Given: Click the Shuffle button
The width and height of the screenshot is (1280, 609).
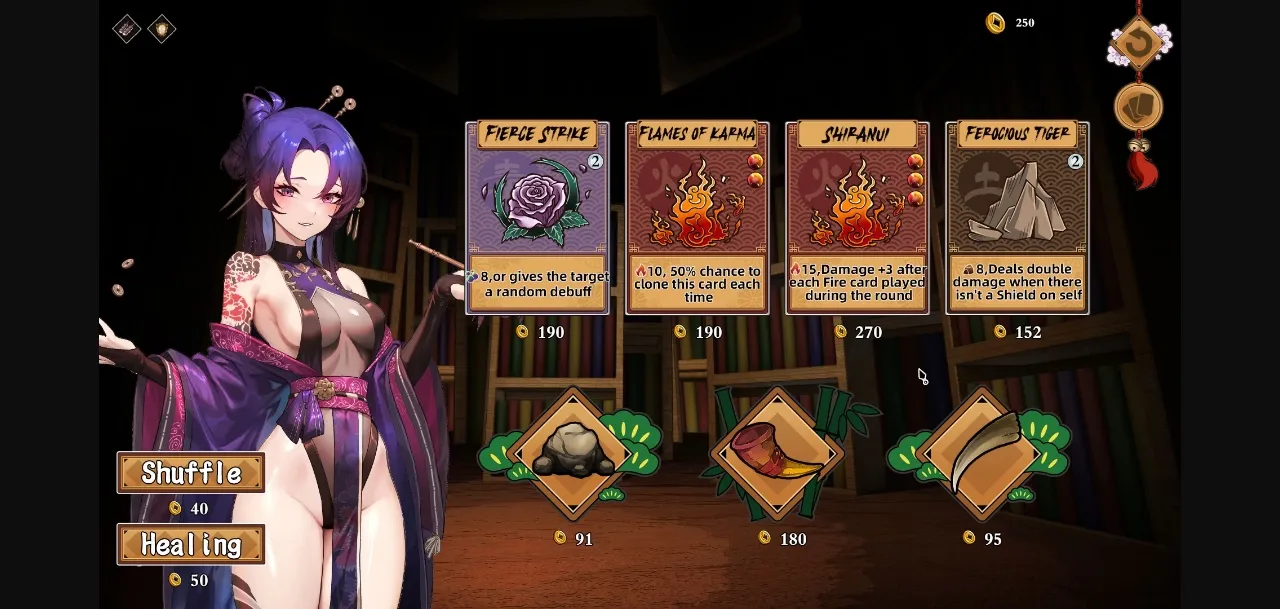Looking at the screenshot, I should pos(191,473).
